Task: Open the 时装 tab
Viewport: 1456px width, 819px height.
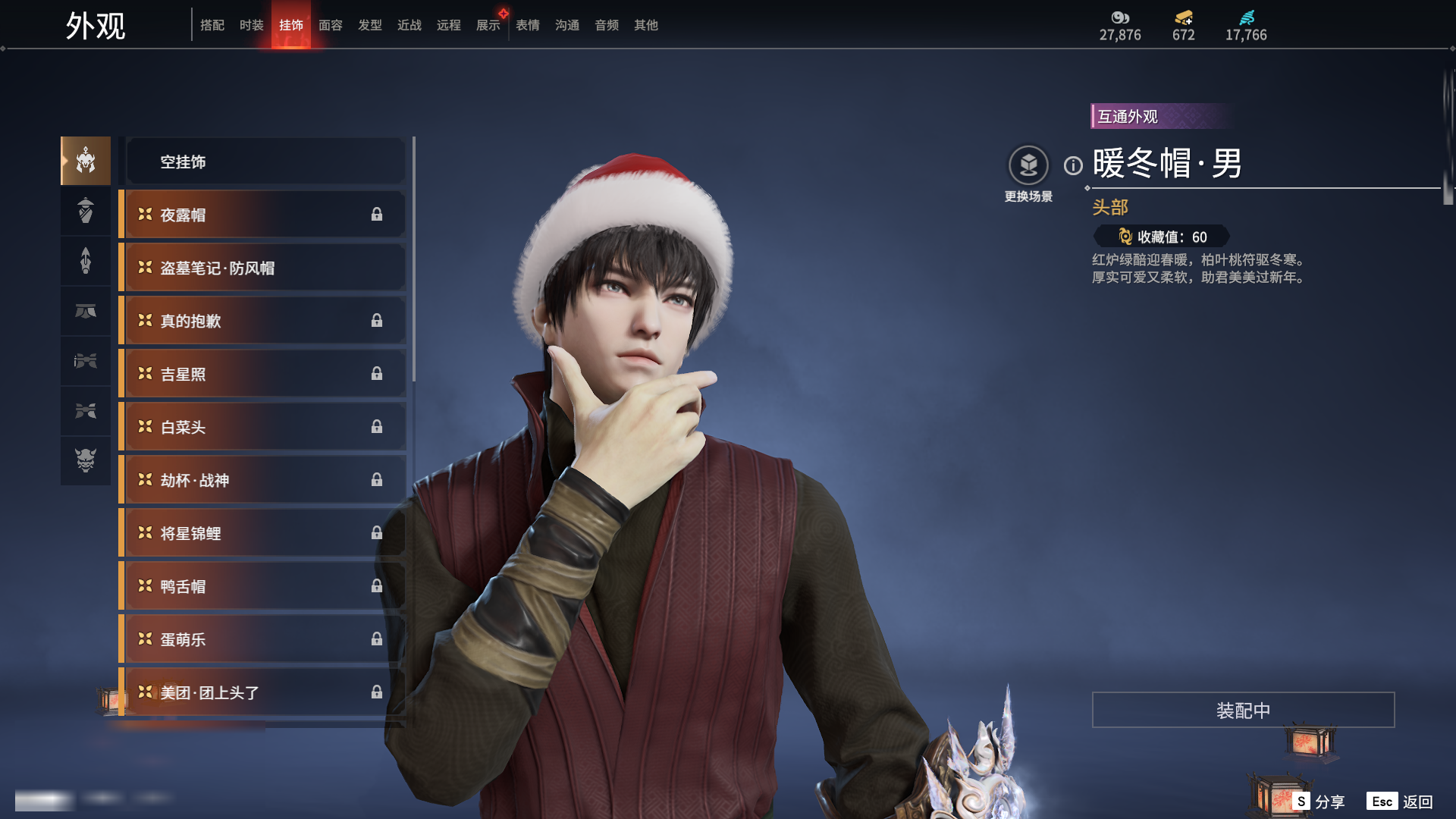Action: [251, 25]
